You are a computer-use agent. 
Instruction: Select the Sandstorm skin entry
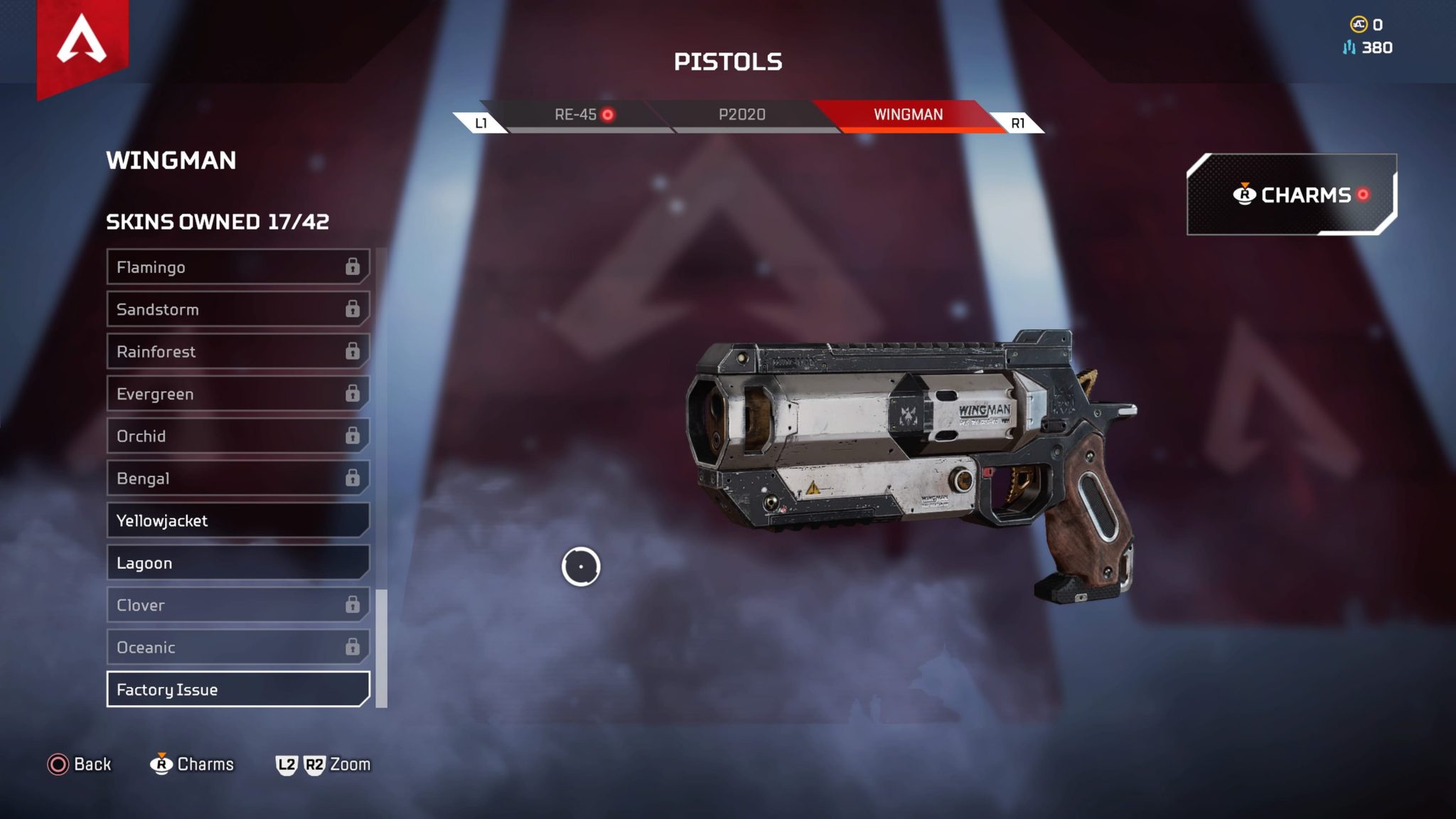237,309
